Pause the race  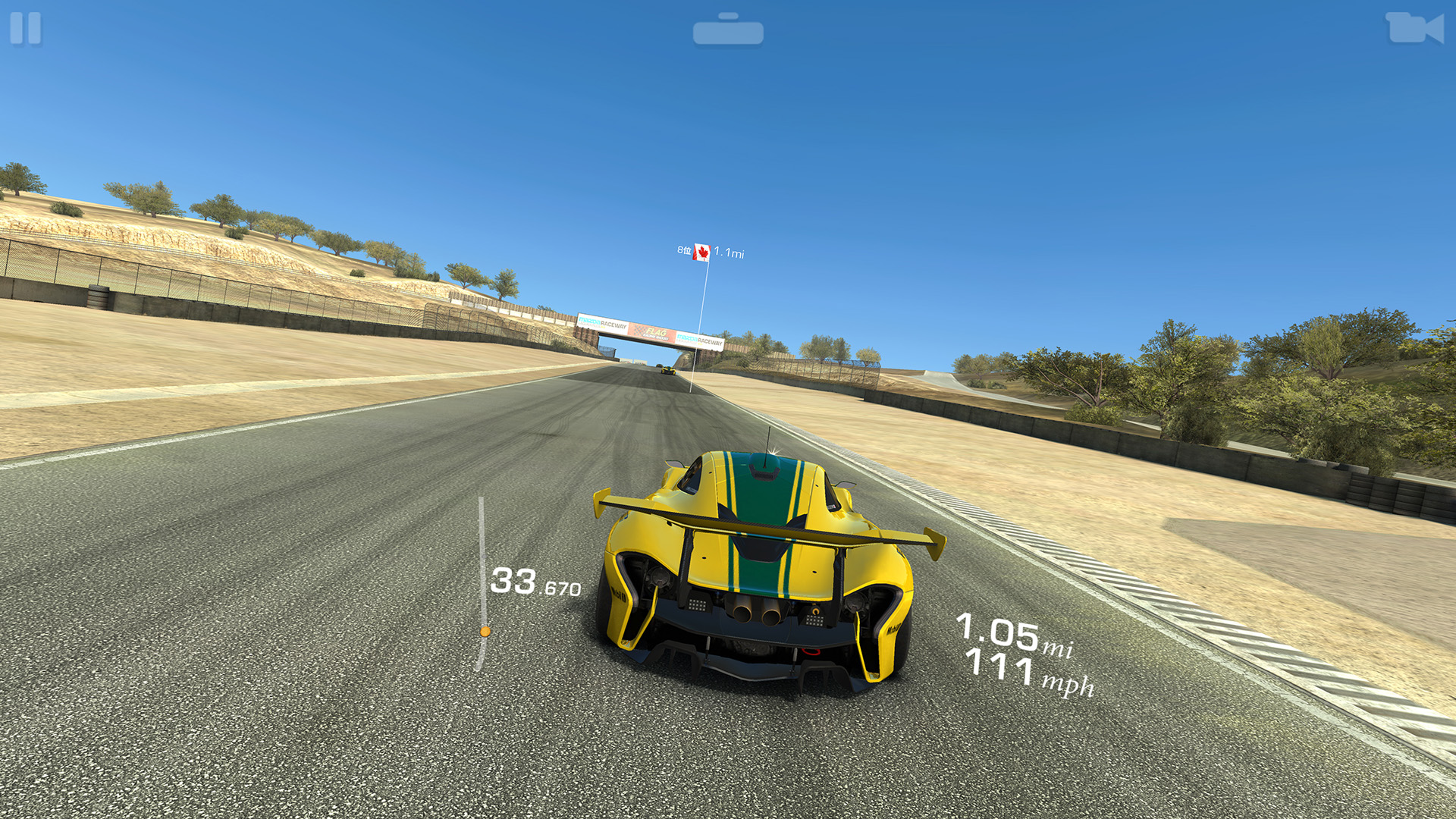pos(26,29)
